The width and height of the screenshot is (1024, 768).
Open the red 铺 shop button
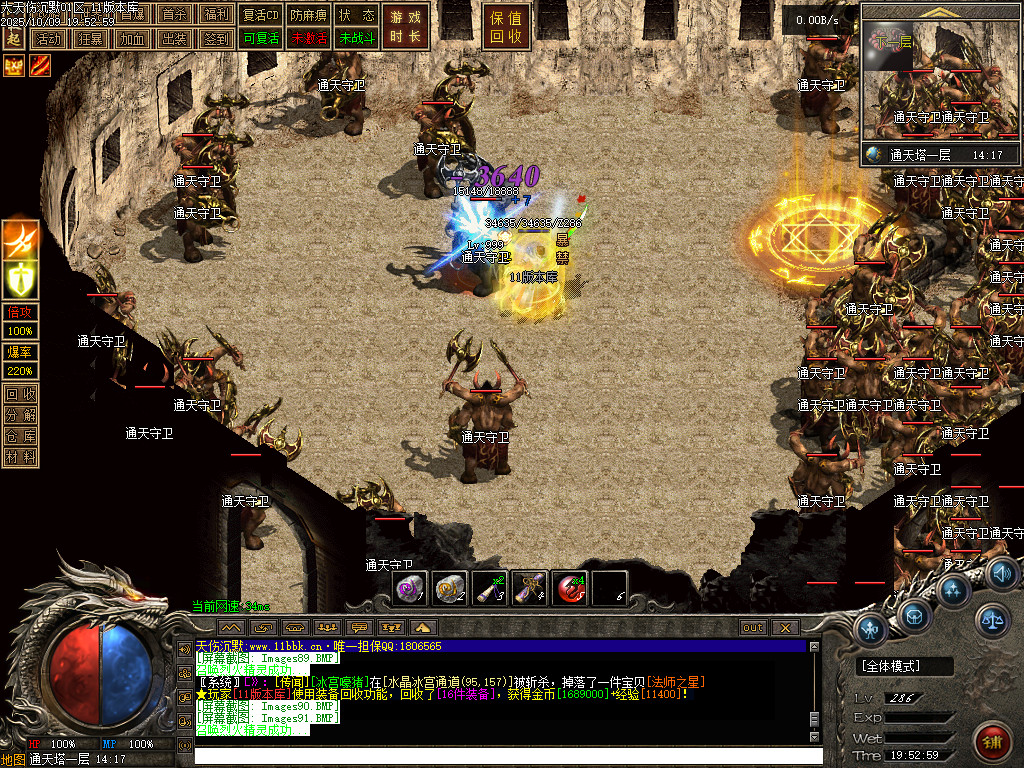pos(990,741)
